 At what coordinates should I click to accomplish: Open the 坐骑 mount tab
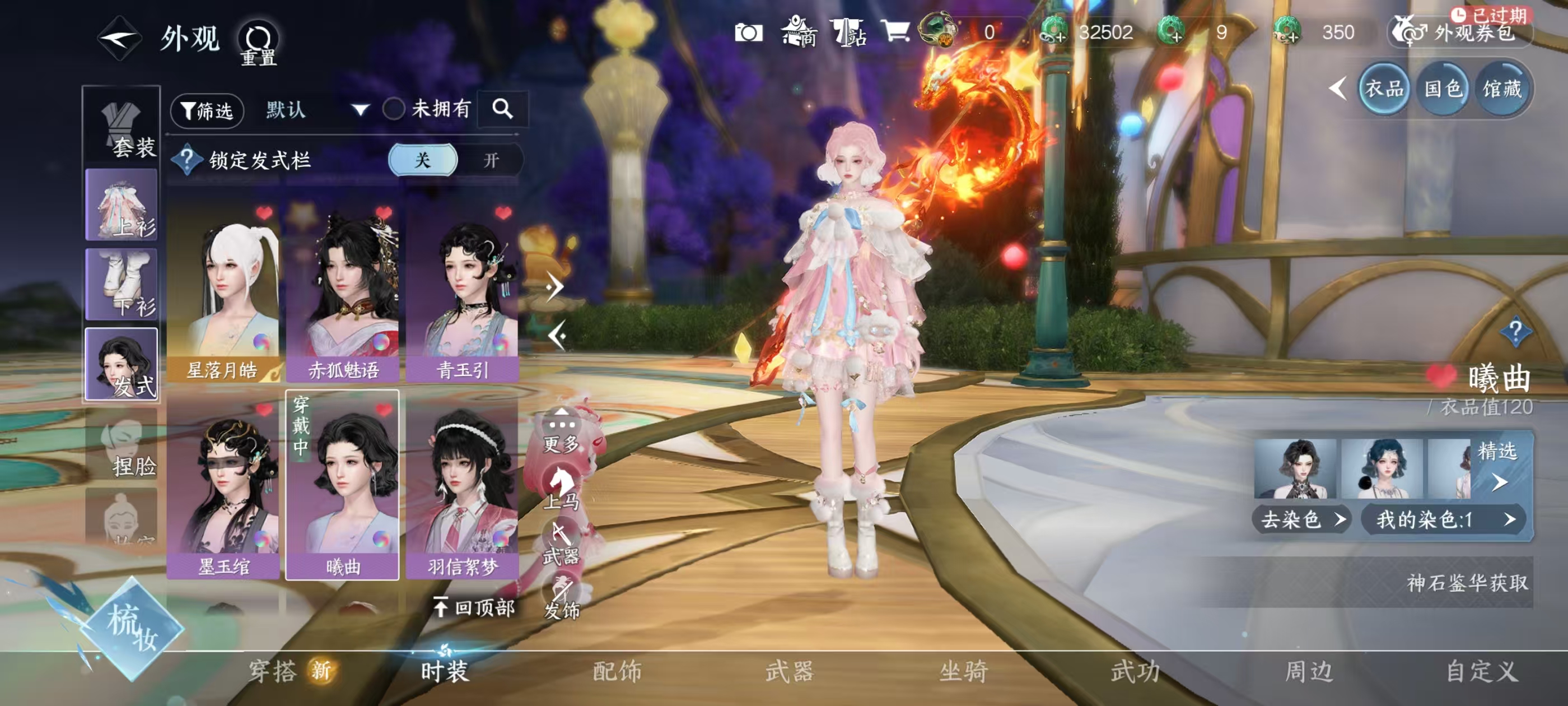tap(963, 671)
